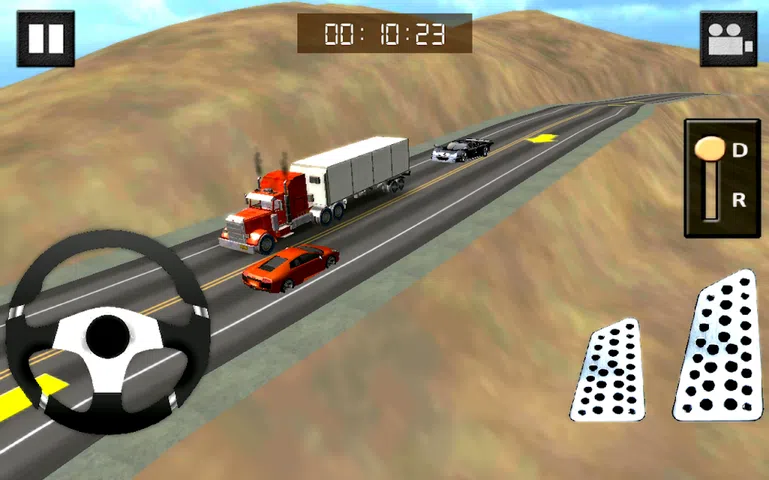Shift the gear lever to R
This screenshot has width=769, height=480.
[738, 200]
